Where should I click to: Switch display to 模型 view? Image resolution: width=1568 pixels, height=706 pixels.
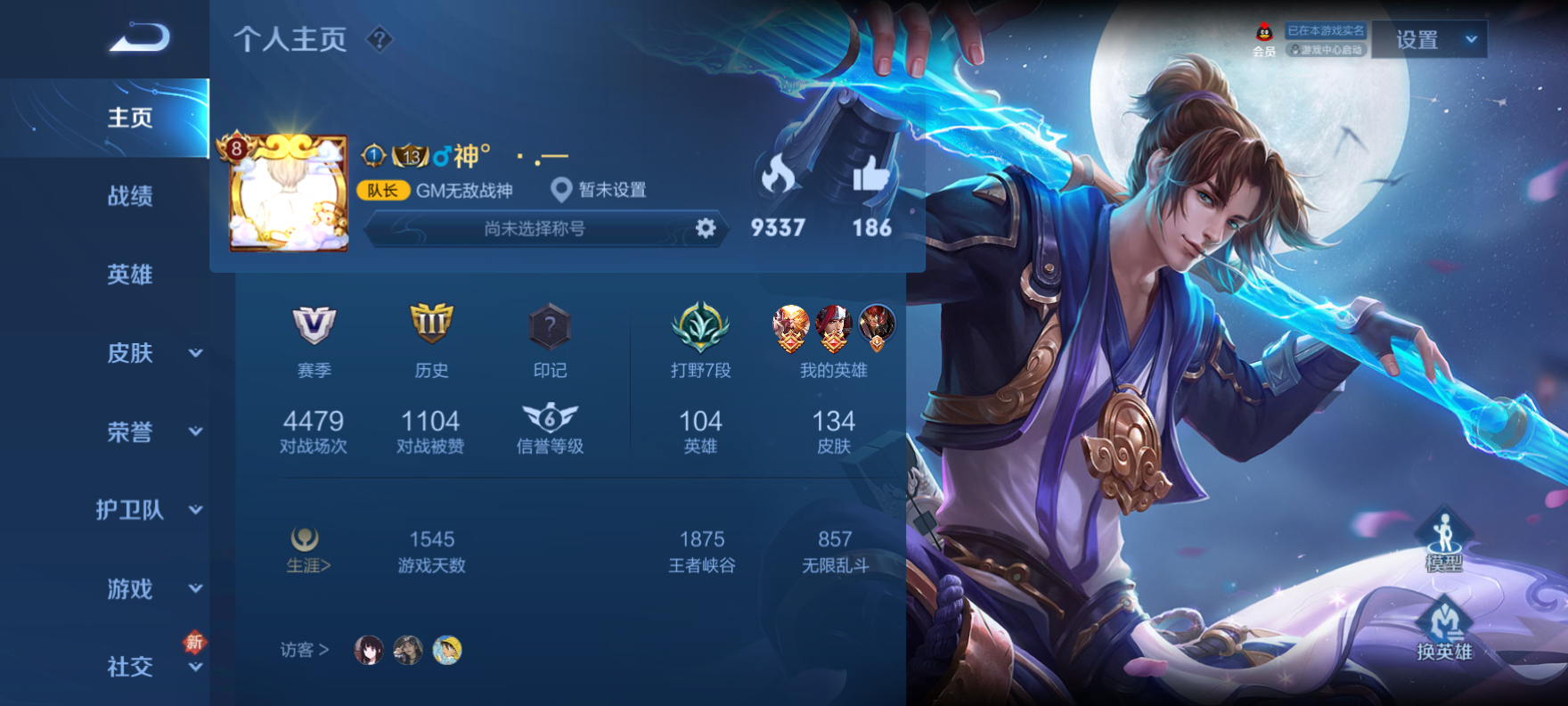1443,541
